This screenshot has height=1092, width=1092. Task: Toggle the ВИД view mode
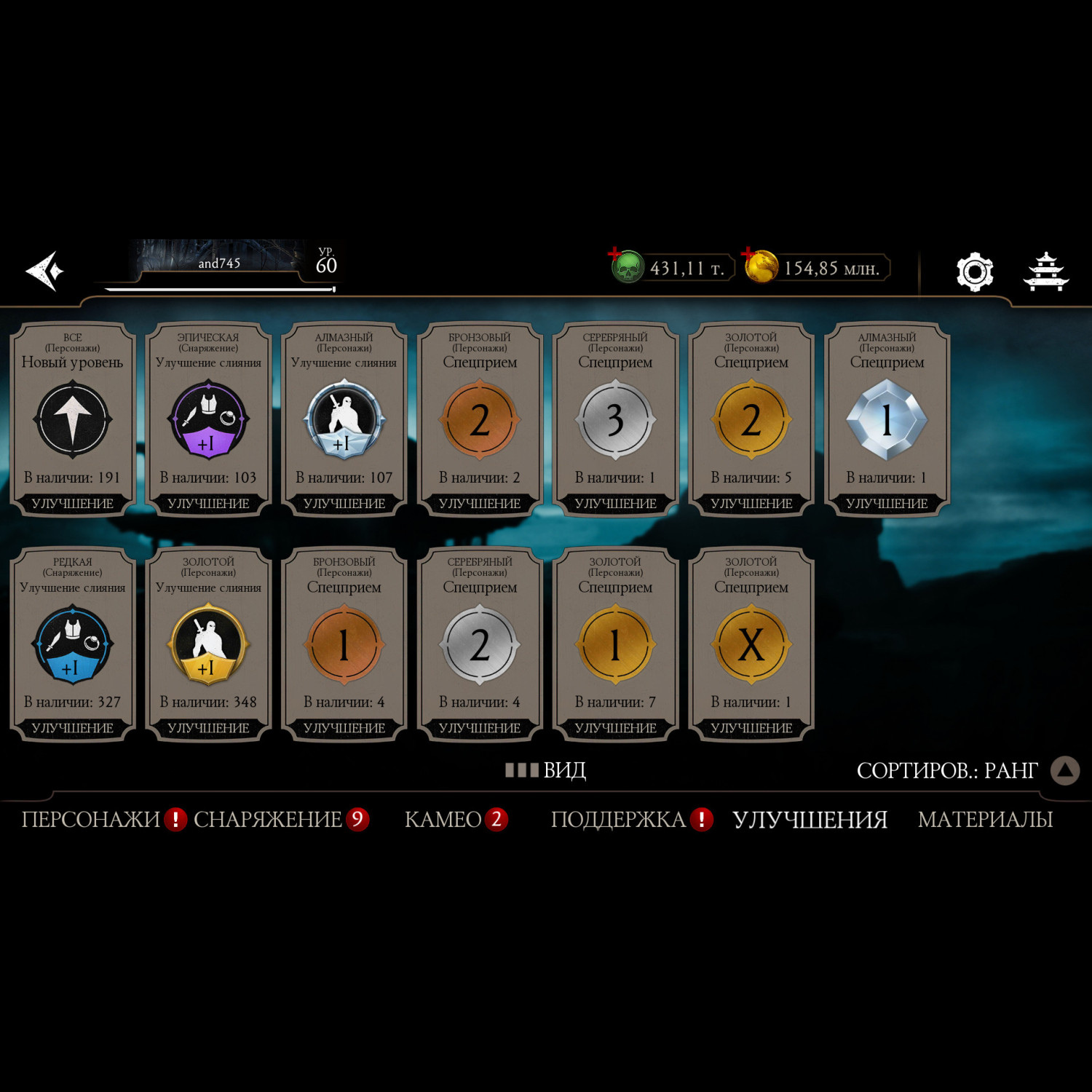pos(547,770)
